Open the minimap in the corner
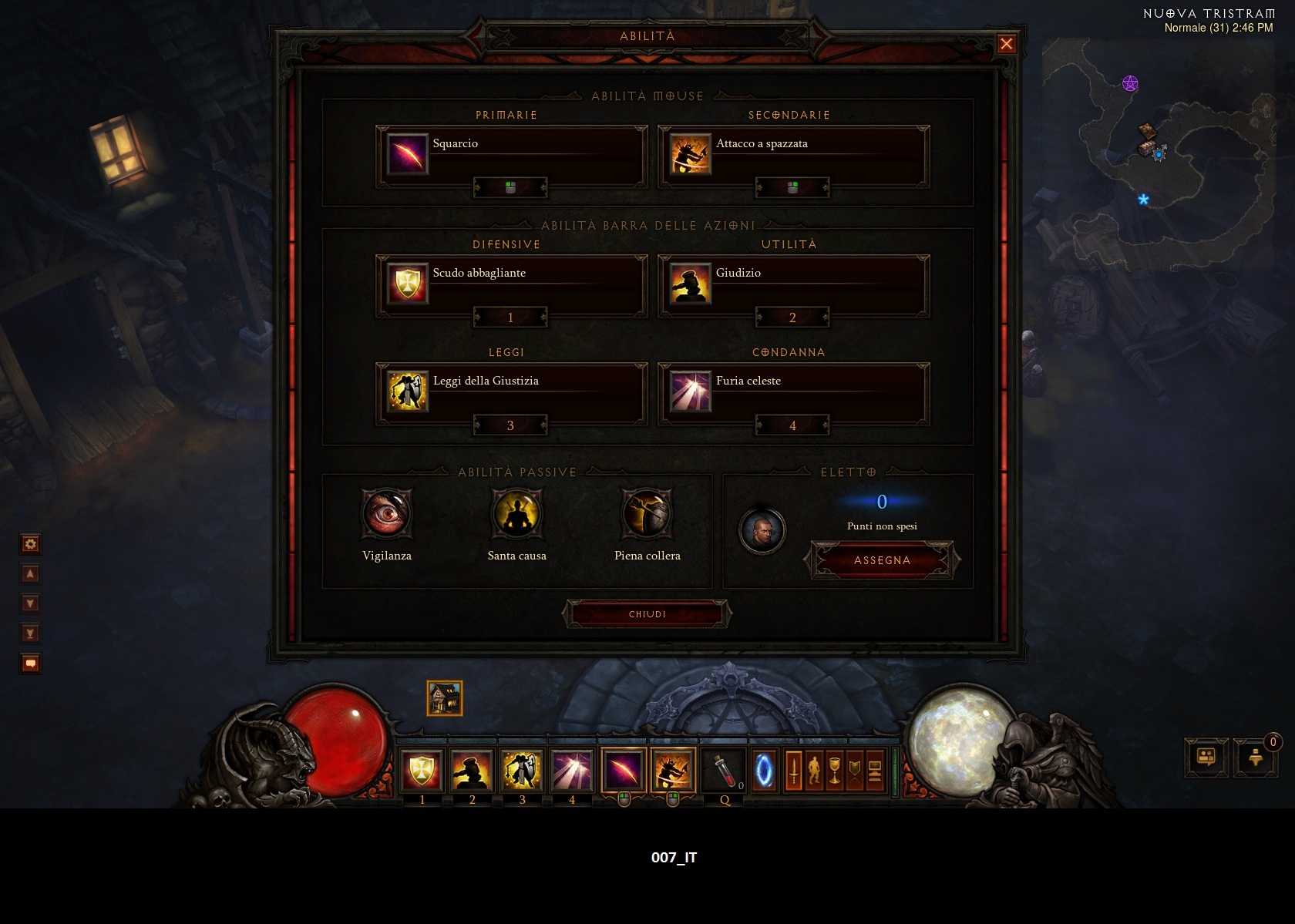Viewport: 1295px width, 924px height. coord(1164,154)
